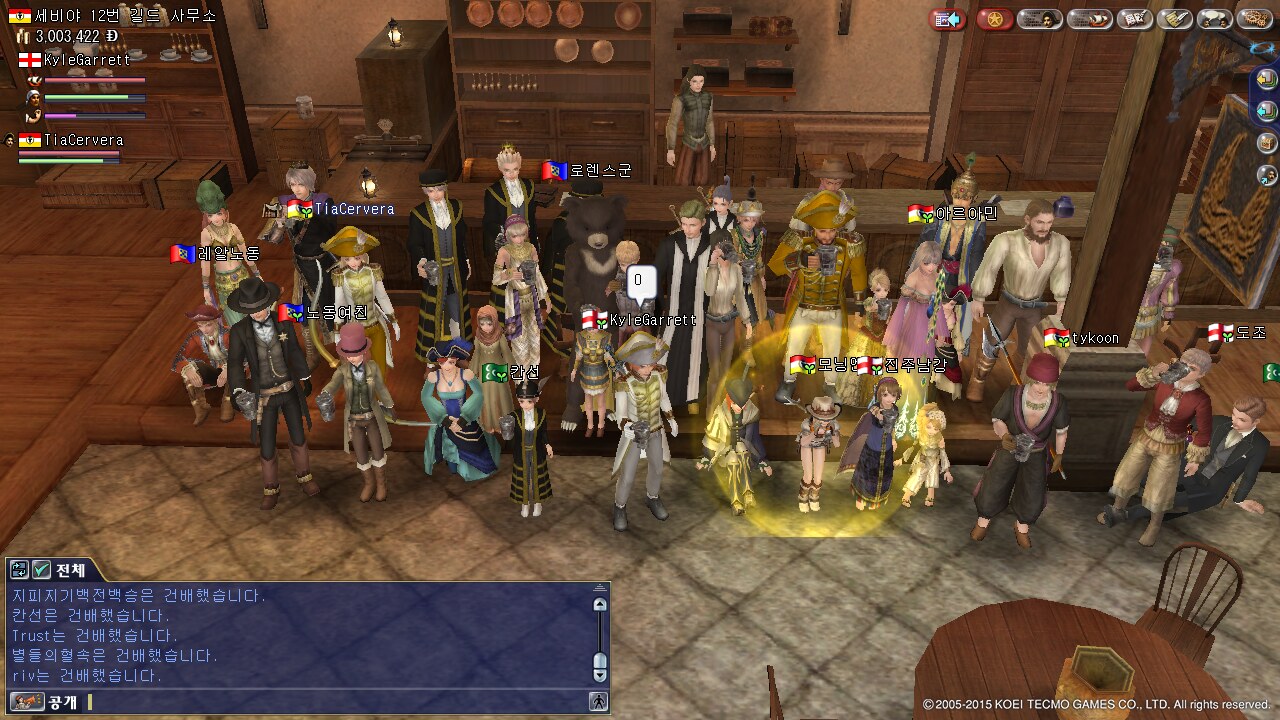Toggle the green checkmark chat filter
The width and height of the screenshot is (1280, 720).
coord(41,570)
